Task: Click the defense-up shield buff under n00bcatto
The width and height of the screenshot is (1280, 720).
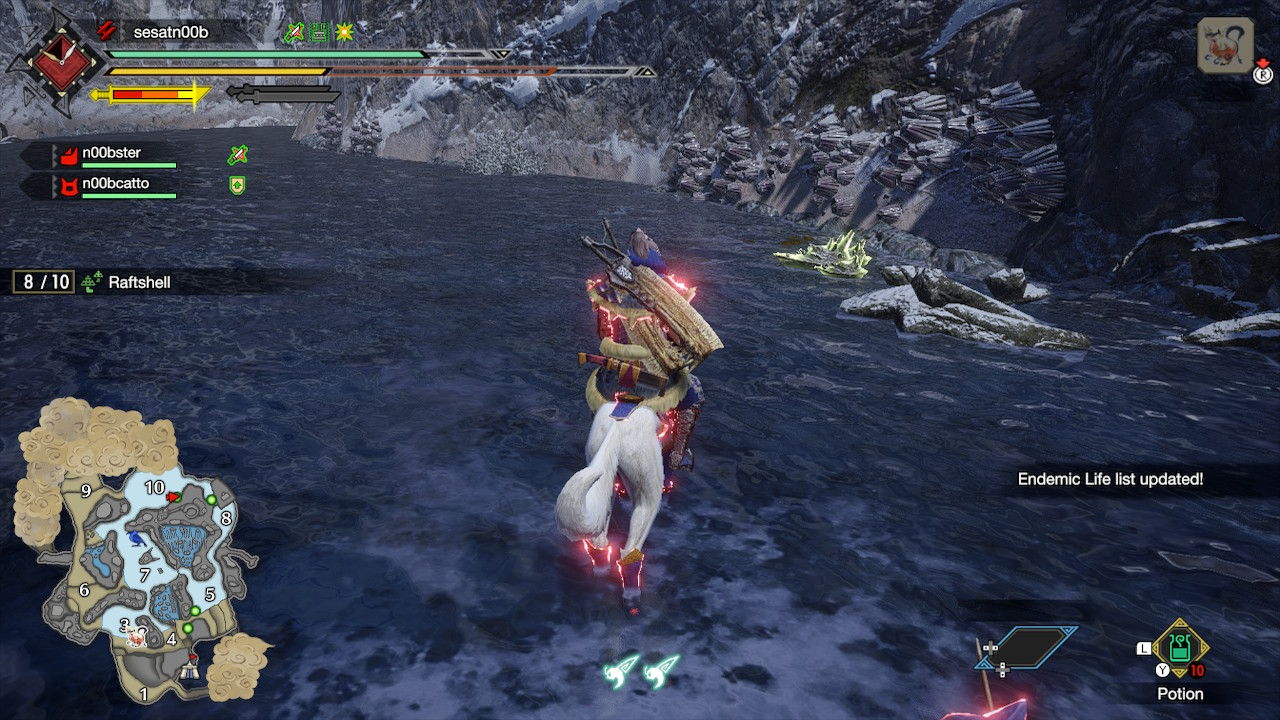Action: [237, 185]
